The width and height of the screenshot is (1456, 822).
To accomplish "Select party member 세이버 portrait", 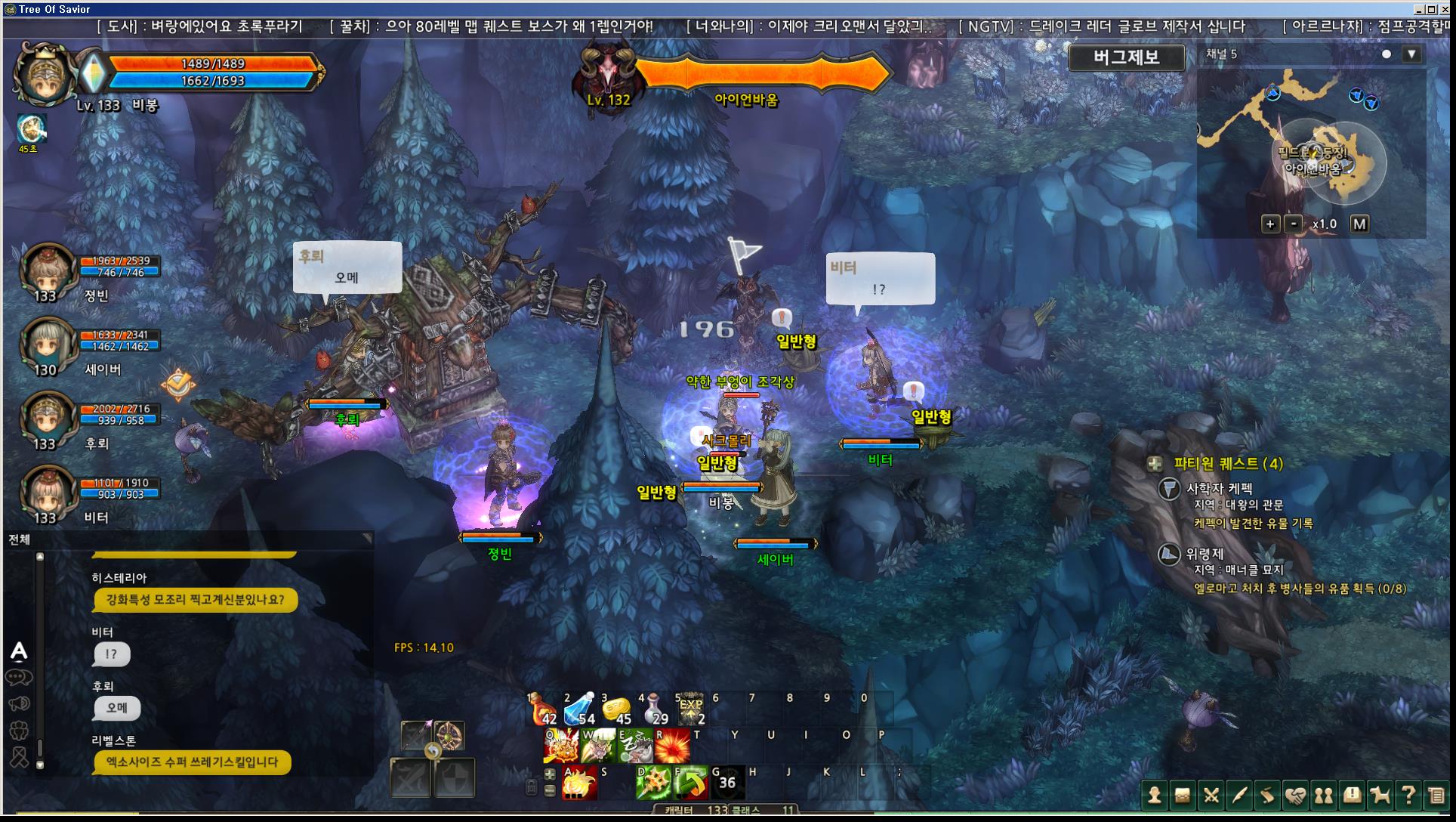I will pos(47,345).
